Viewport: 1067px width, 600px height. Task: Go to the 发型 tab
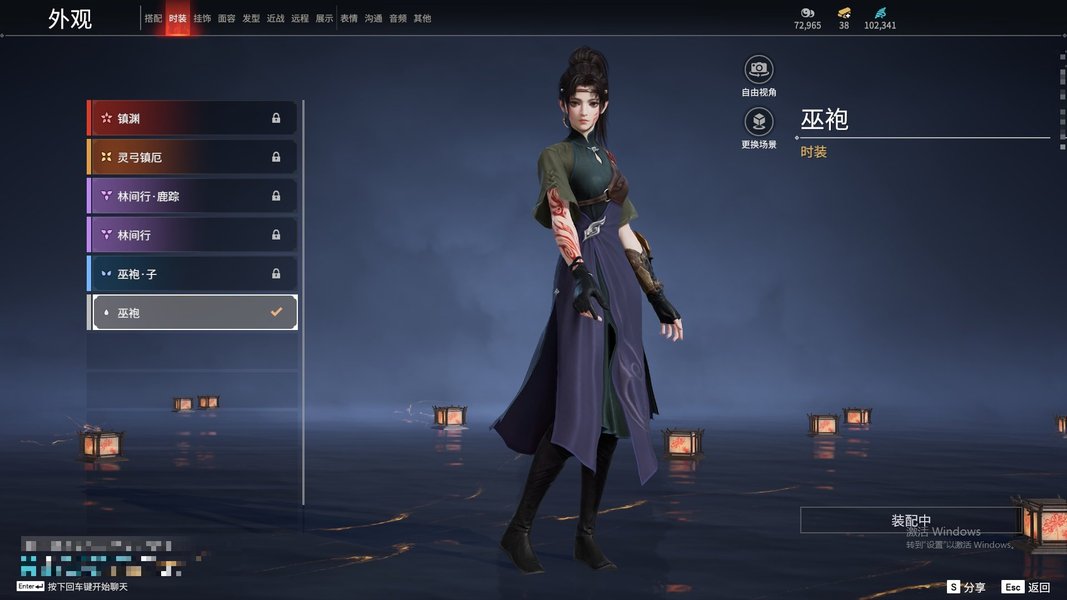click(251, 19)
